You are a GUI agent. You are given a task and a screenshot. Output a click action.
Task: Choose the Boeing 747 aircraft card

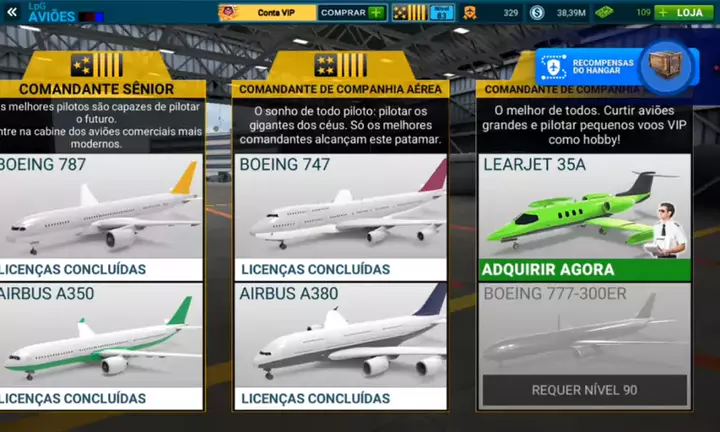[340, 215]
